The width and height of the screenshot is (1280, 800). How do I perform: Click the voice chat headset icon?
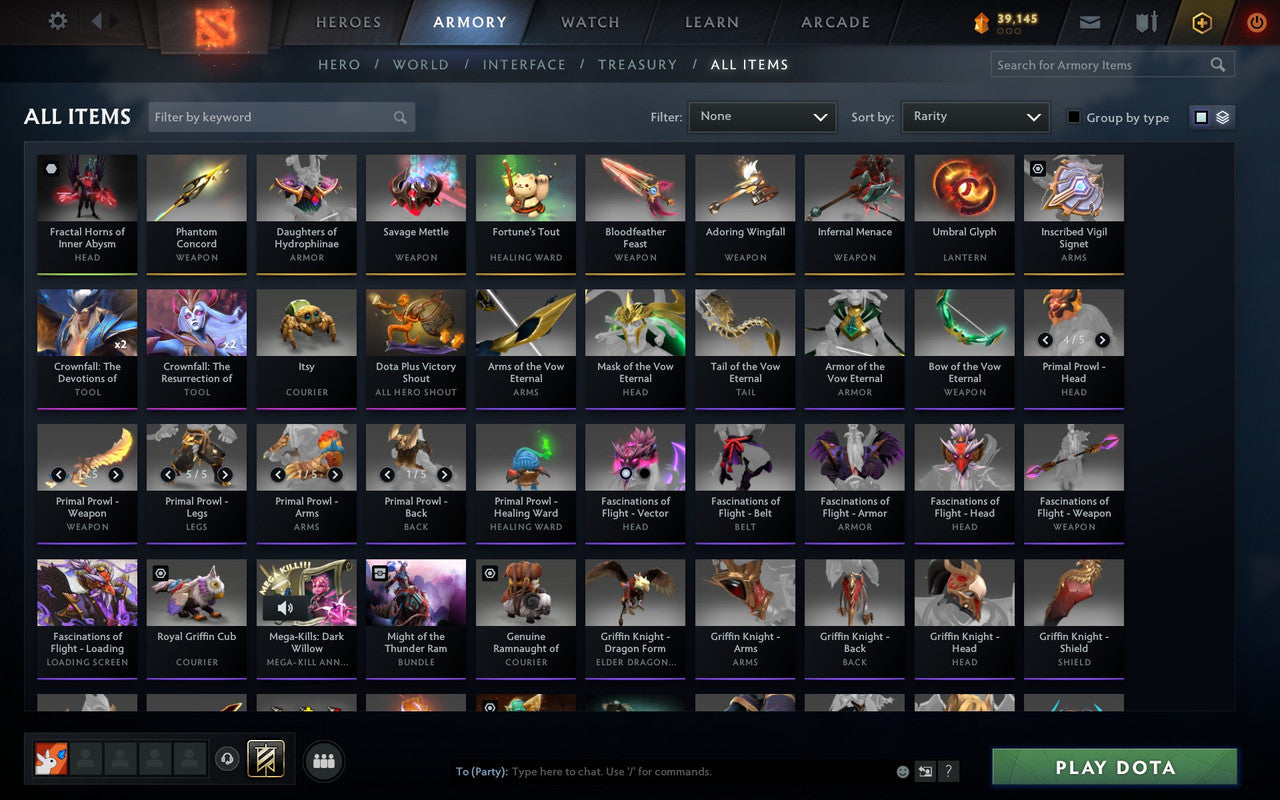tap(227, 760)
